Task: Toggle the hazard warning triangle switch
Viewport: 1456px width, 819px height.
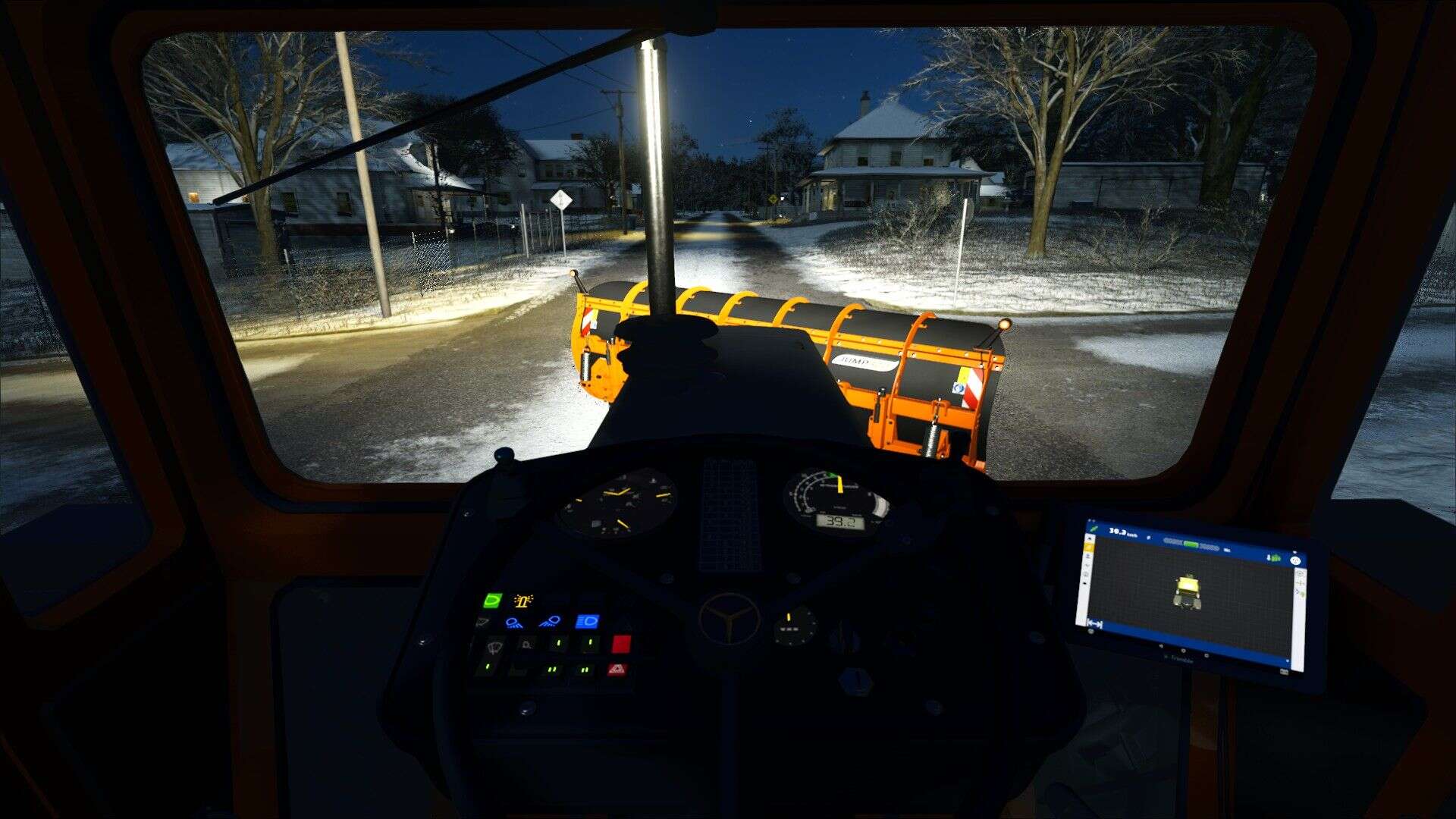Action: click(x=618, y=670)
